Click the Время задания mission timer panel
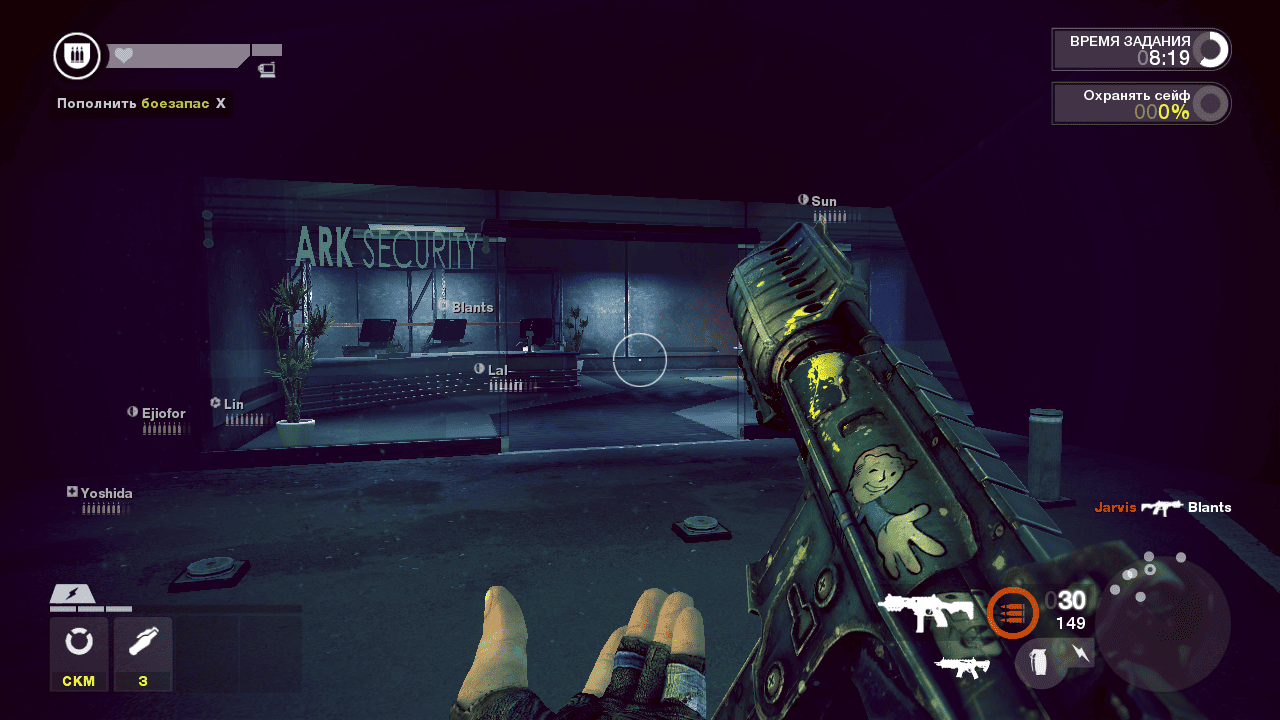 point(1141,49)
